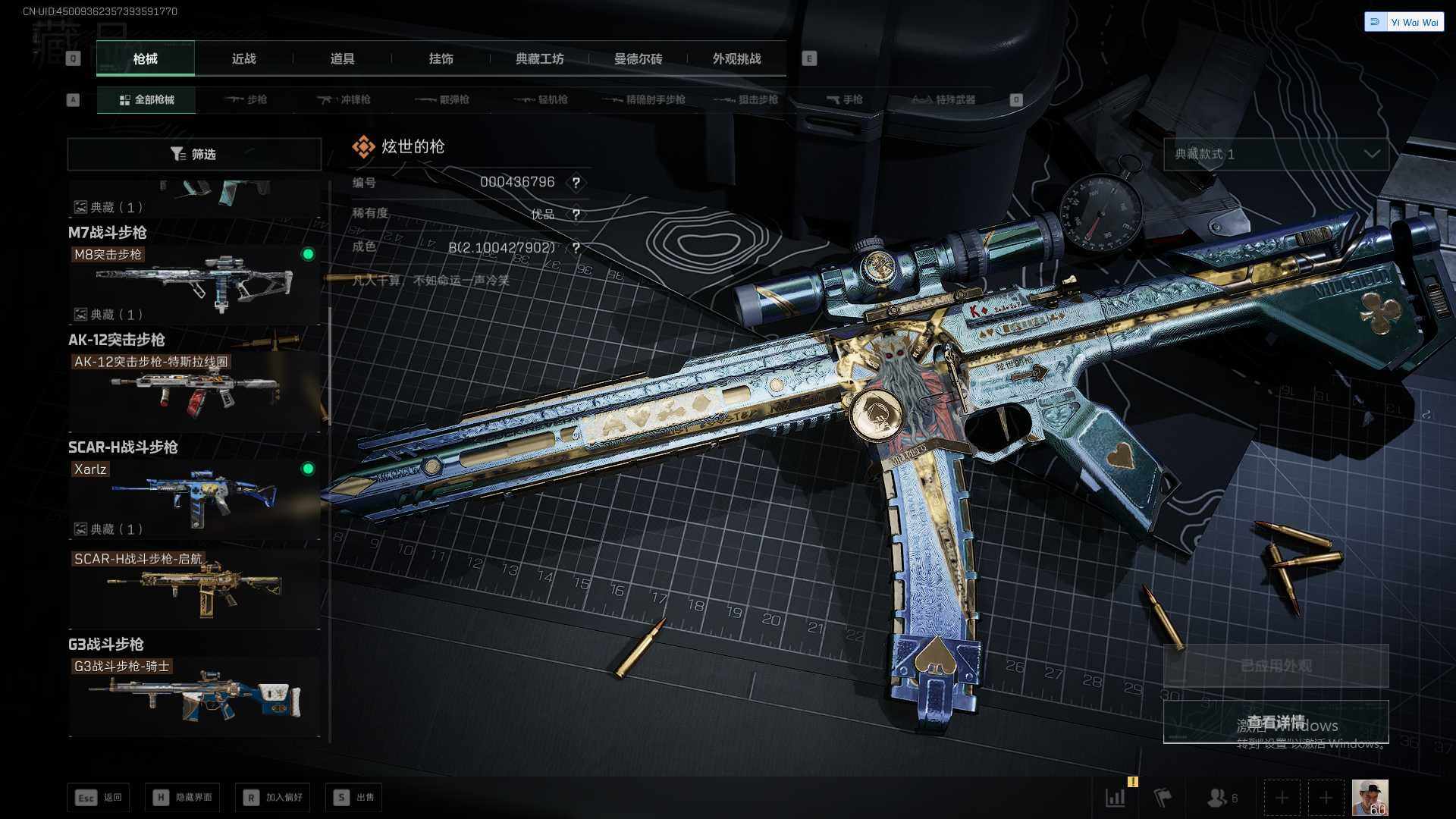The image size is (1456, 819).
Task: Open the 道具 items tab
Action: 342,58
